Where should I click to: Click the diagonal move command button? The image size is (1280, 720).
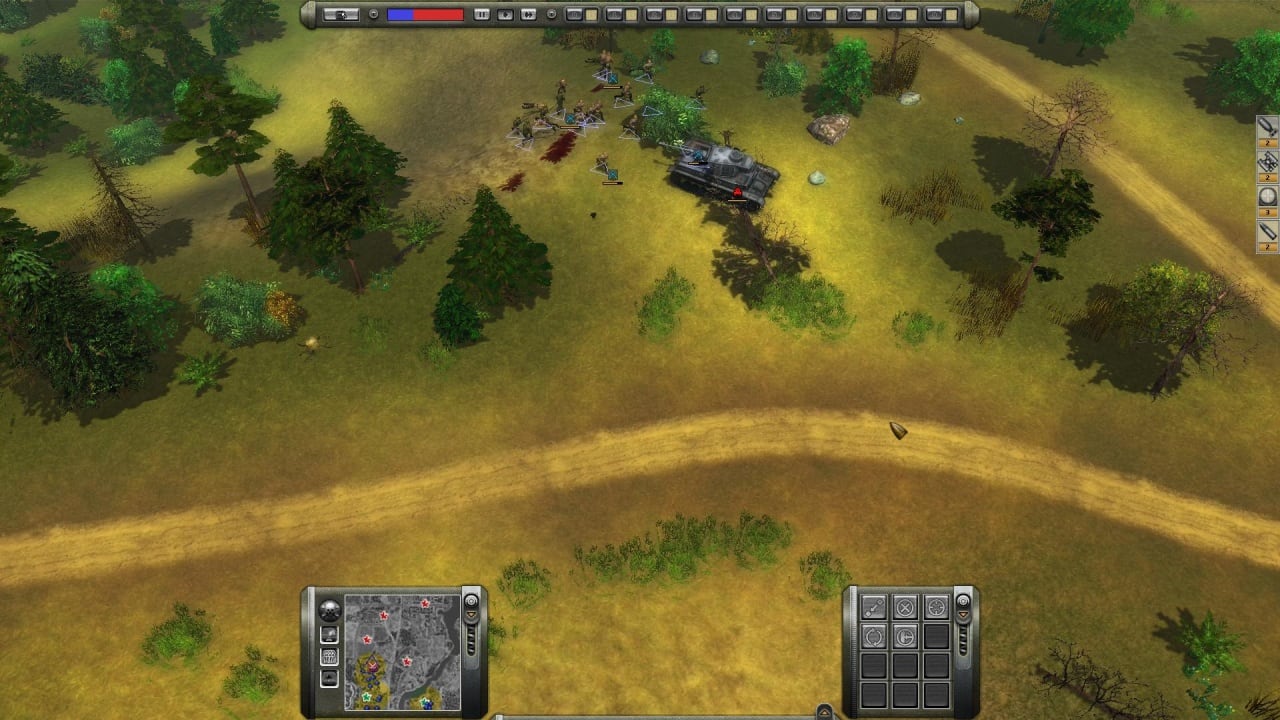click(874, 607)
